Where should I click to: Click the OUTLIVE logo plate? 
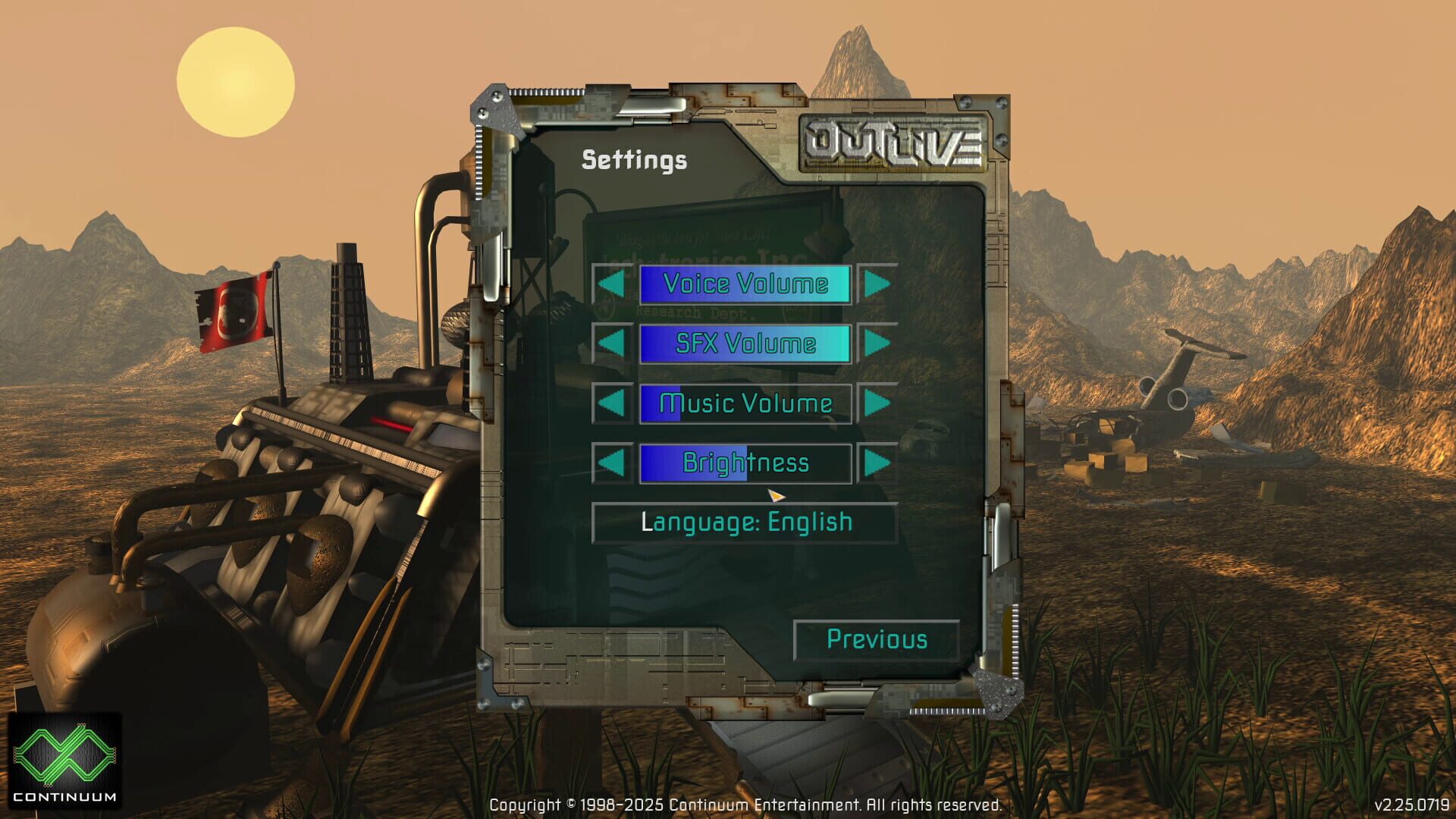click(895, 144)
